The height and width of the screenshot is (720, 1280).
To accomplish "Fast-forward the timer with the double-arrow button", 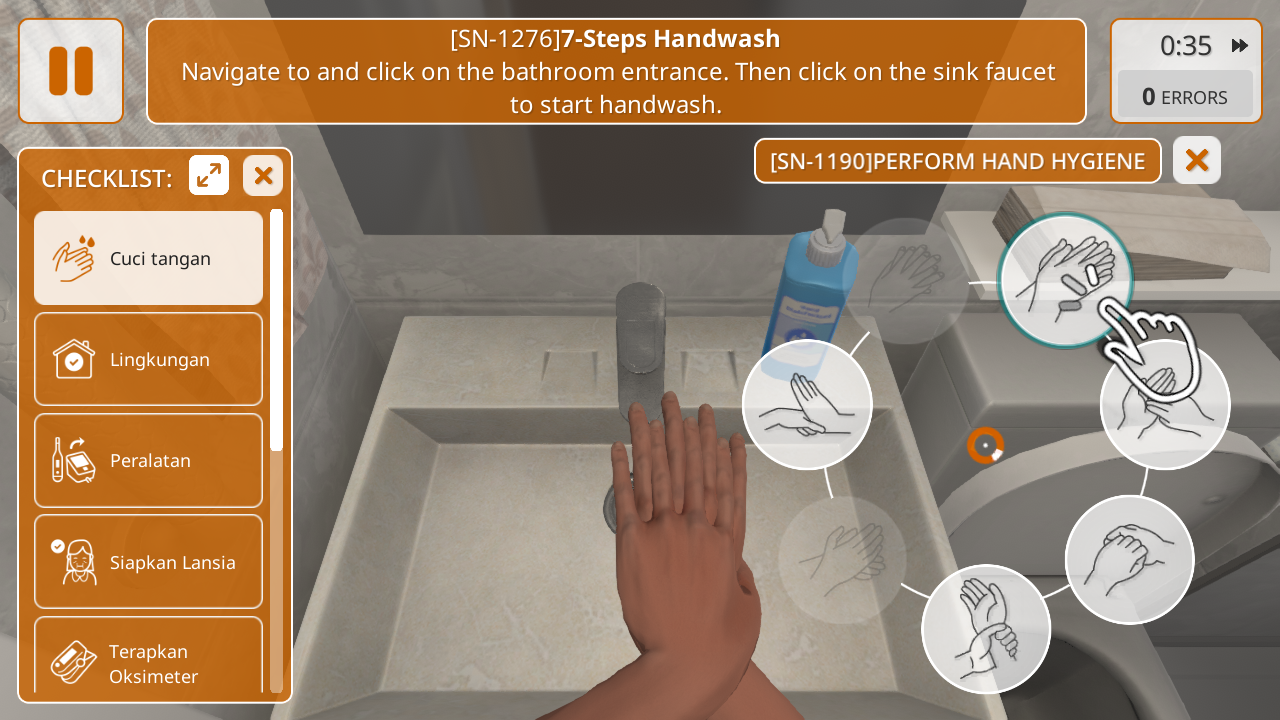I will click(x=1240, y=45).
